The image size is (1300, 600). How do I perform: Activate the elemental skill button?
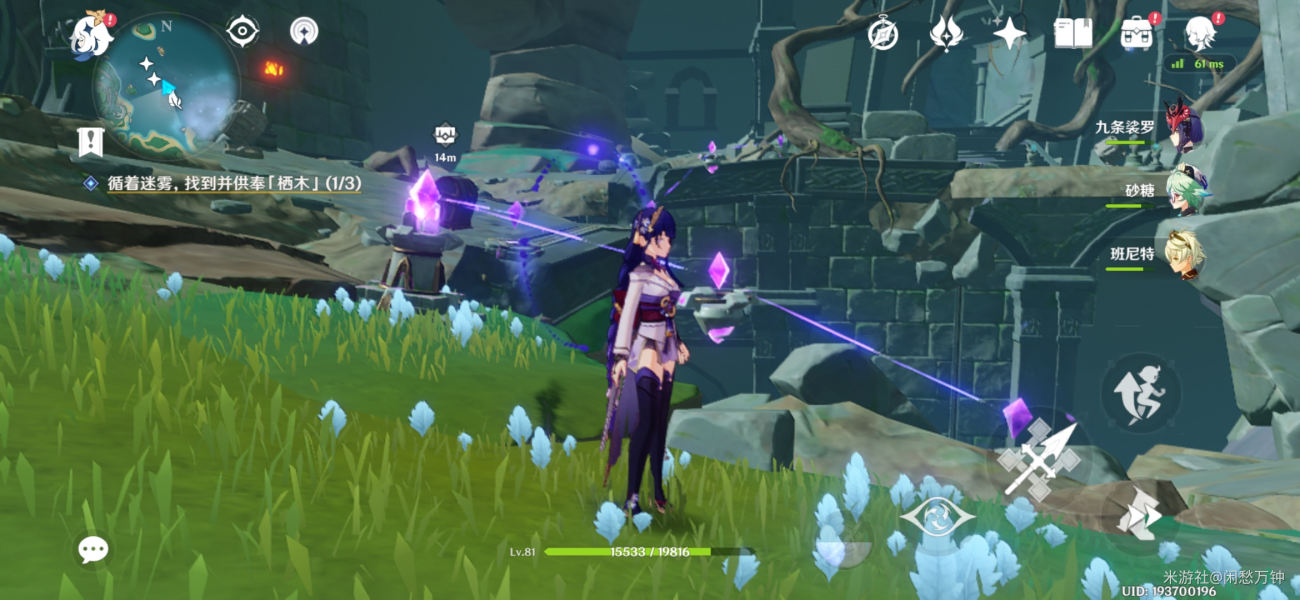point(937,518)
